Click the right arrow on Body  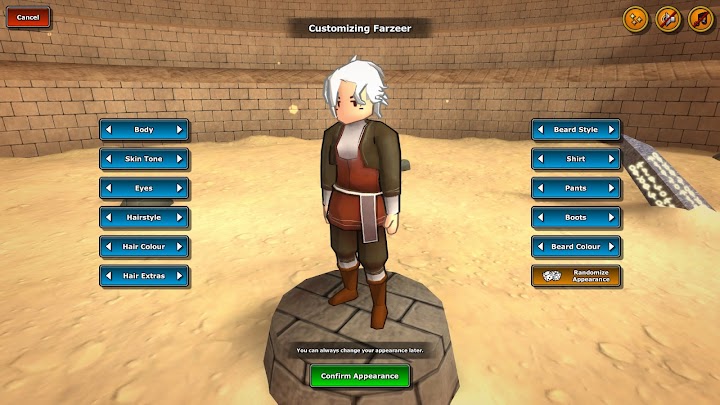click(179, 130)
